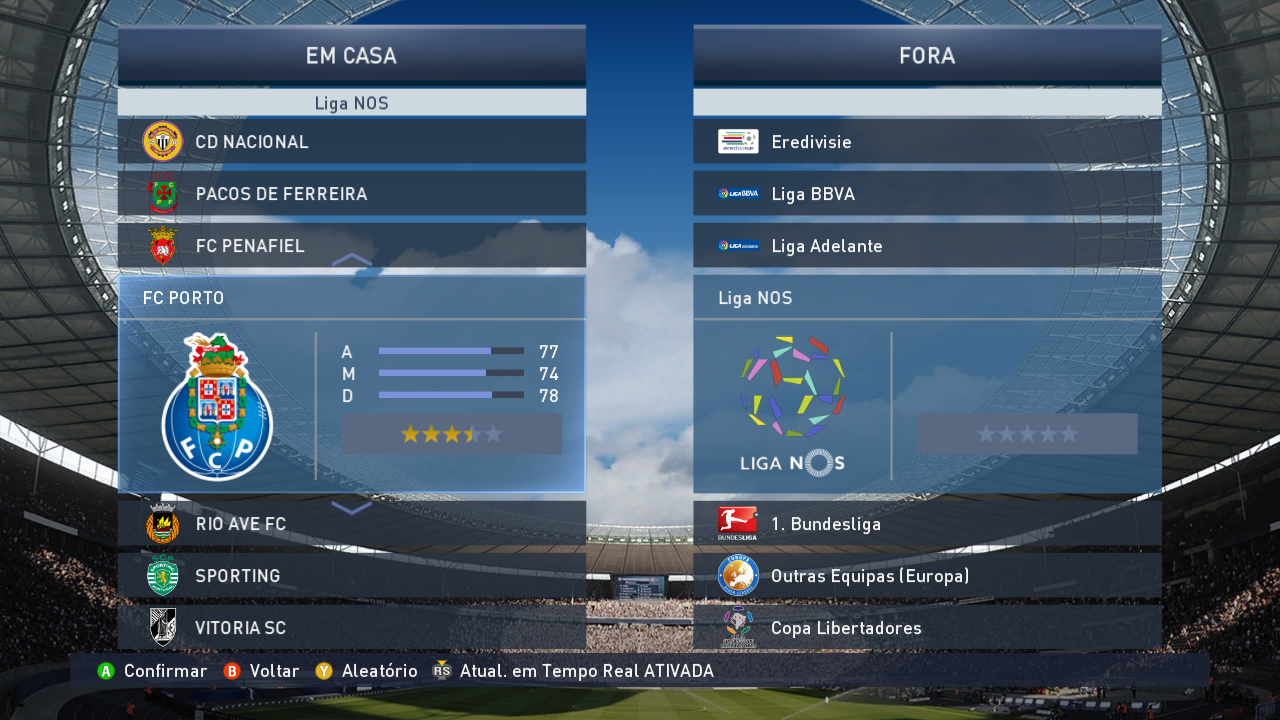Choose Rio Ave FC as home team

[x=351, y=524]
